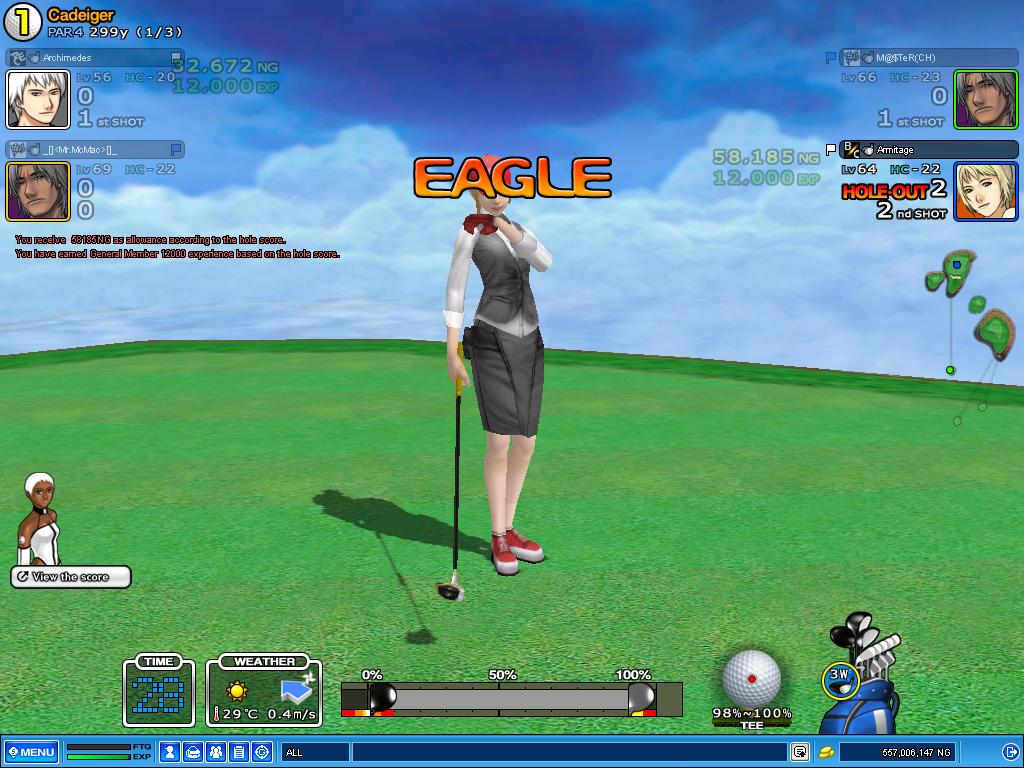1024x768 pixels.
Task: Open the printer-shaped icon in the toolbar
Action: (x=194, y=752)
